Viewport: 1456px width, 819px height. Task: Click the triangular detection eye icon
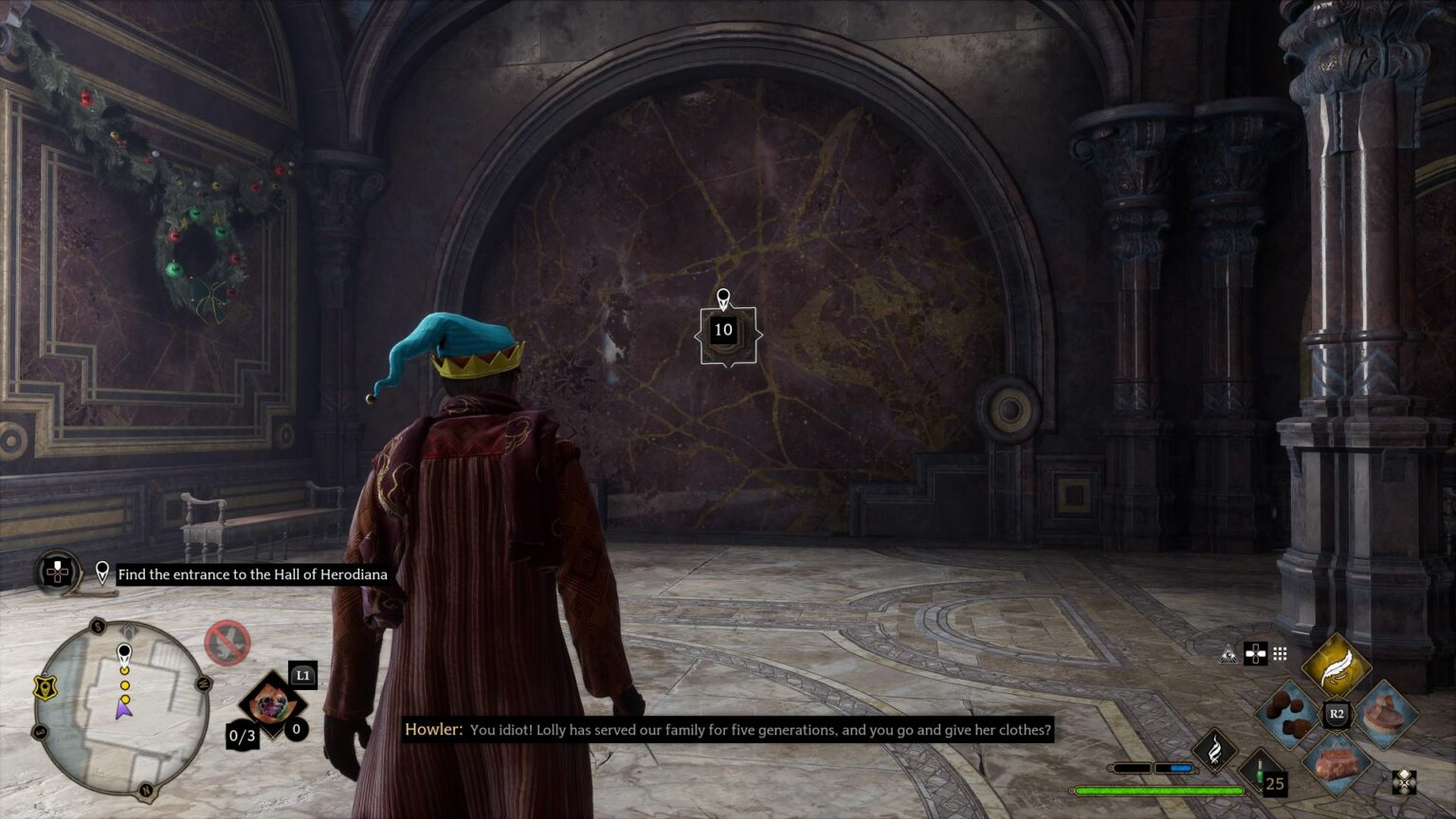tap(1227, 655)
